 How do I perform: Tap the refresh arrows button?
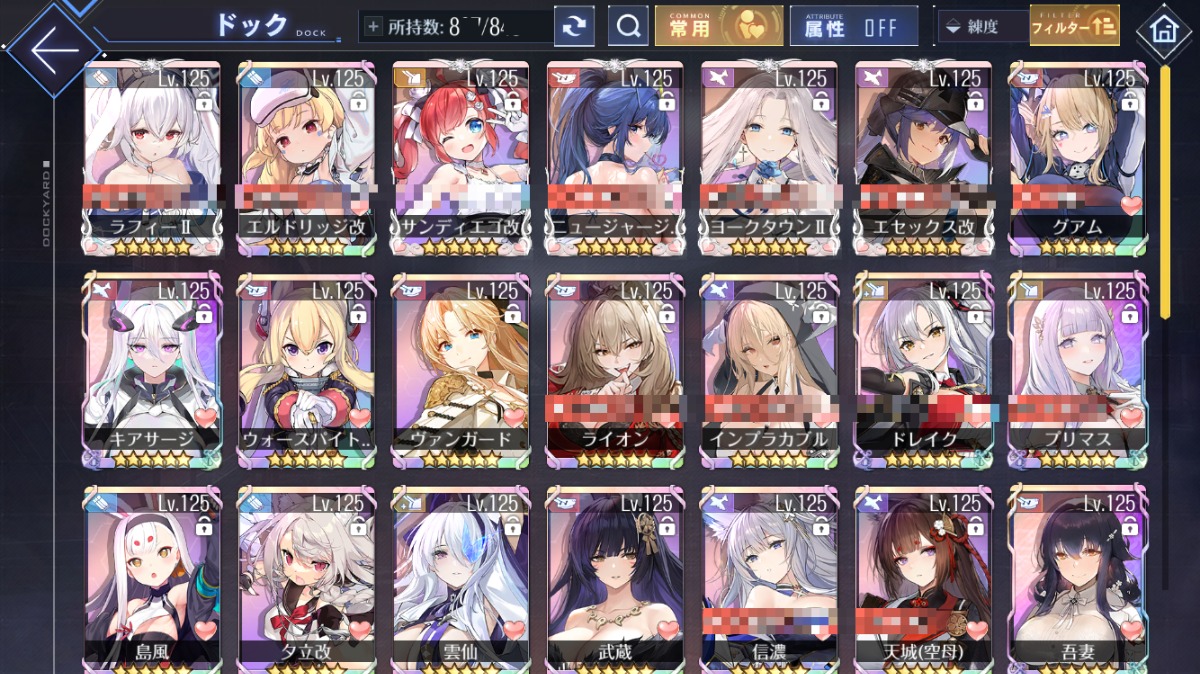pos(574,27)
